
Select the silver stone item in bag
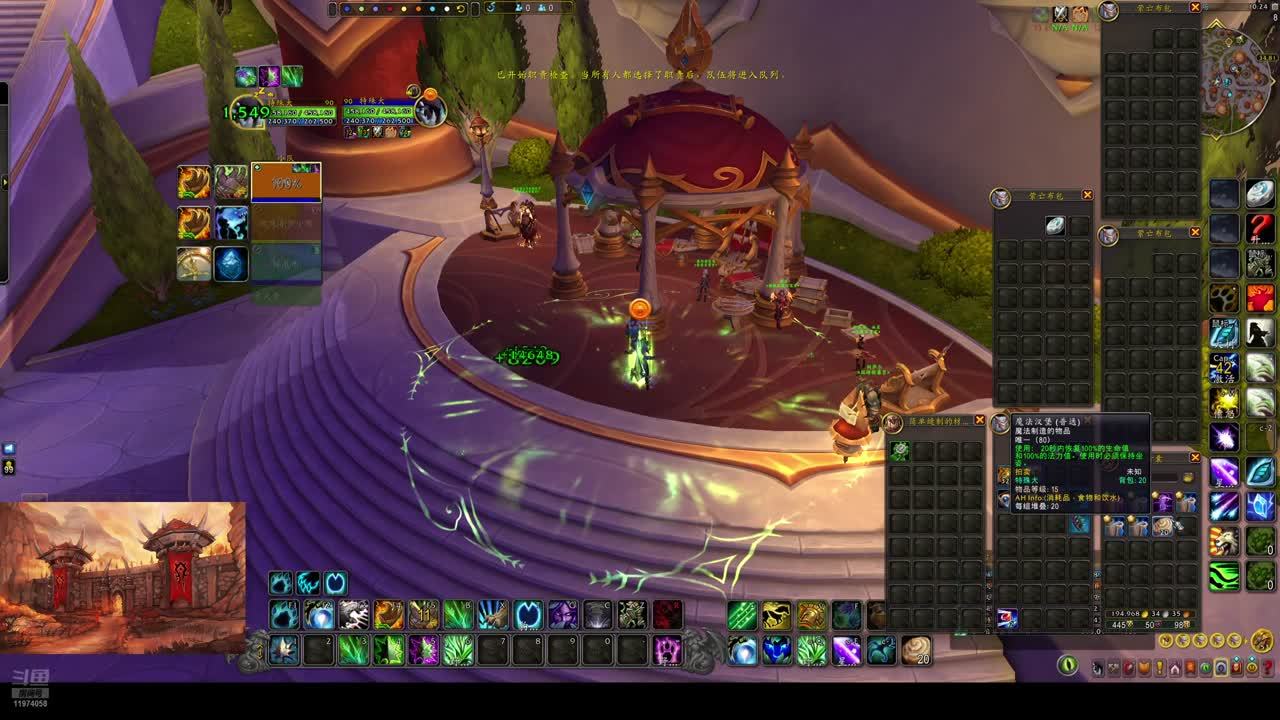1055,226
